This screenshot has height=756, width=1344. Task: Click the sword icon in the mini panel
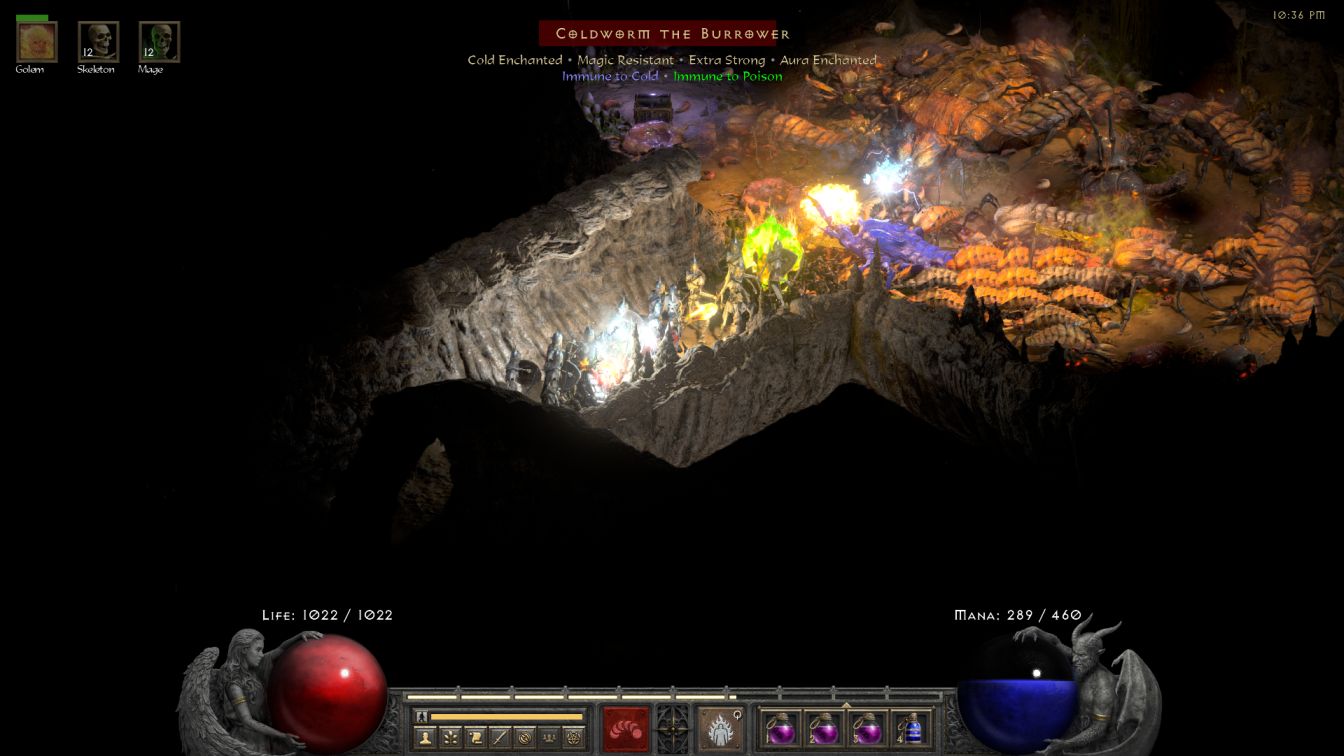click(x=500, y=738)
